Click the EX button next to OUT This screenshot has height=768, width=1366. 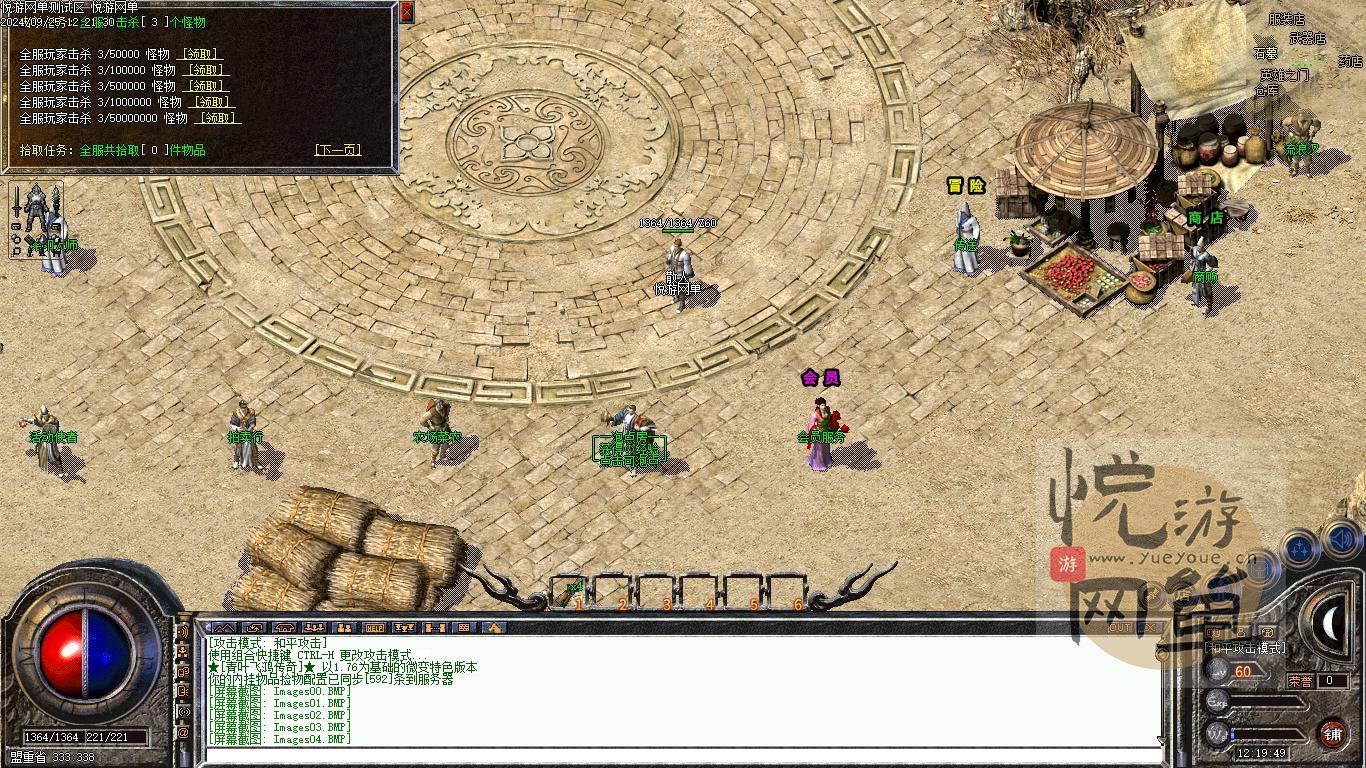(1149, 628)
